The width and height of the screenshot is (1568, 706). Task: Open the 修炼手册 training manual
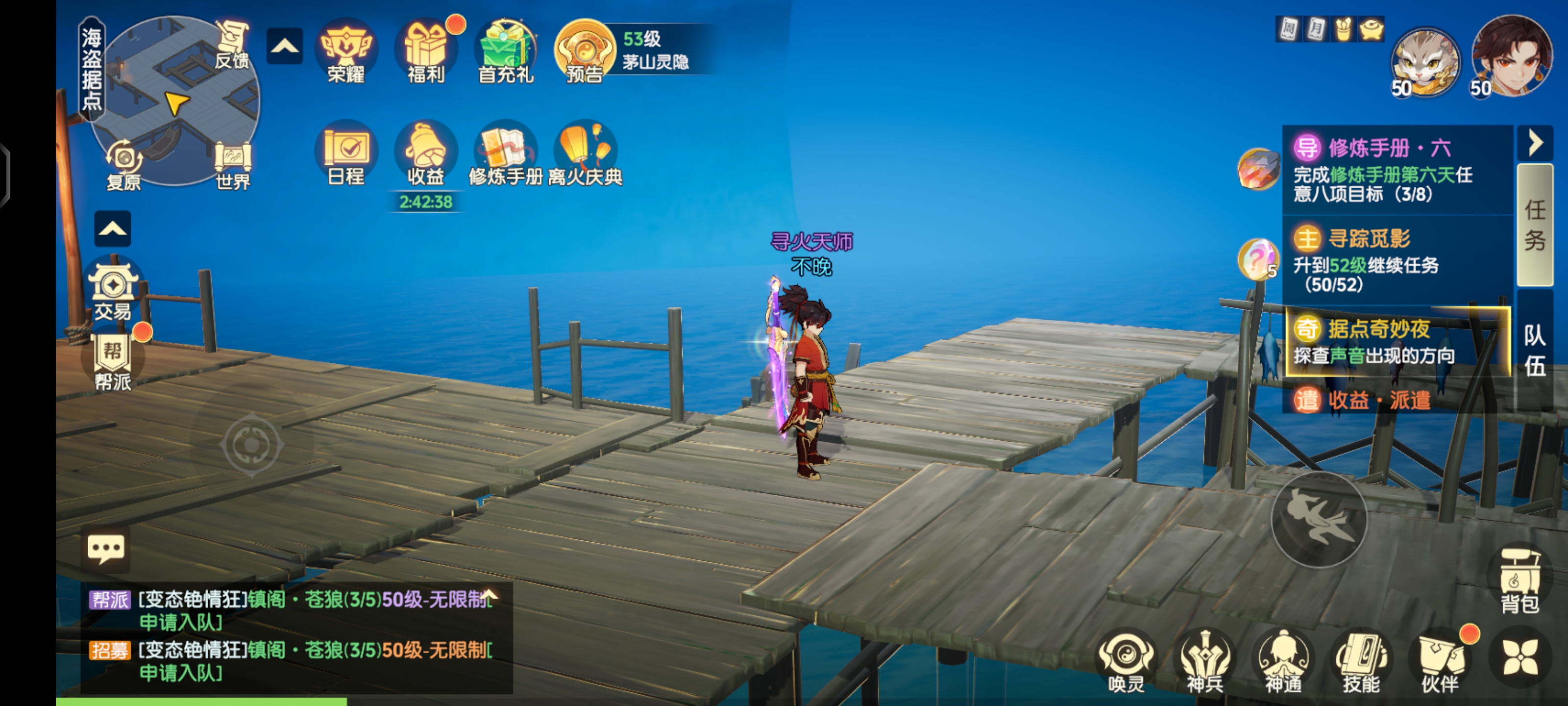point(506,153)
